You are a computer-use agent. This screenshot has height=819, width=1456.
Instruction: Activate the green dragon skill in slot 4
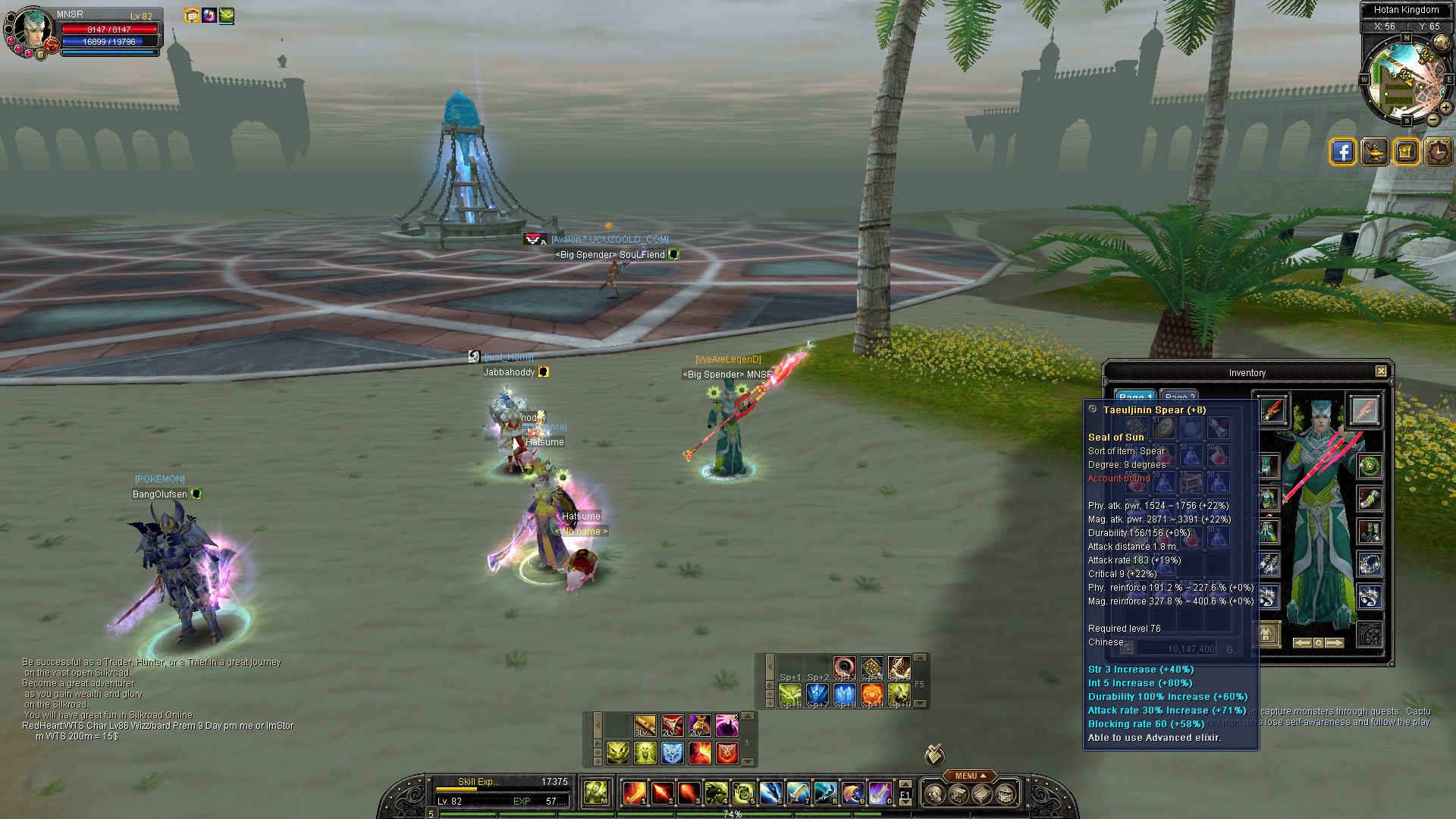point(716,793)
